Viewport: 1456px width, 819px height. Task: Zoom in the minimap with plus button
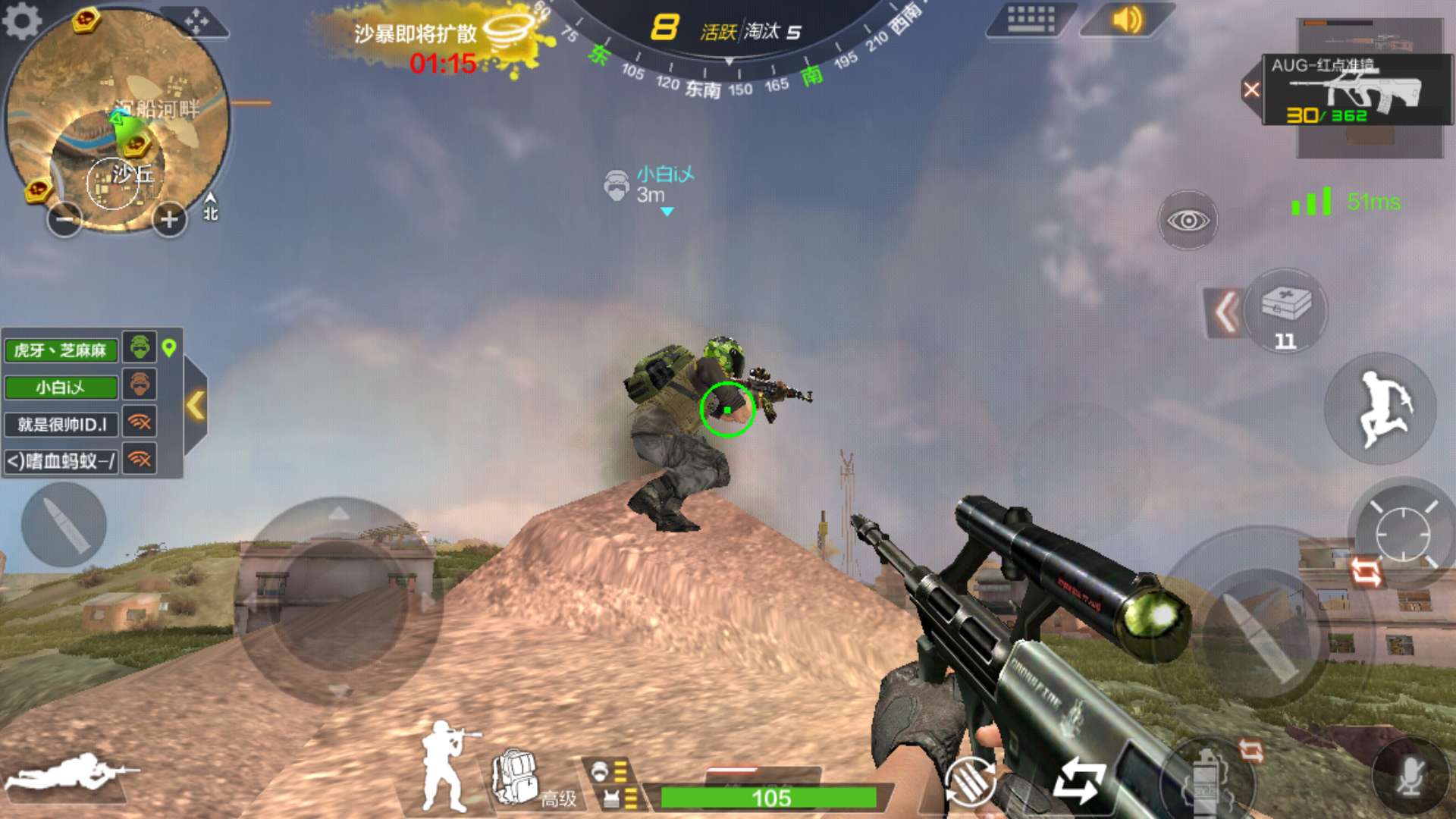(169, 220)
